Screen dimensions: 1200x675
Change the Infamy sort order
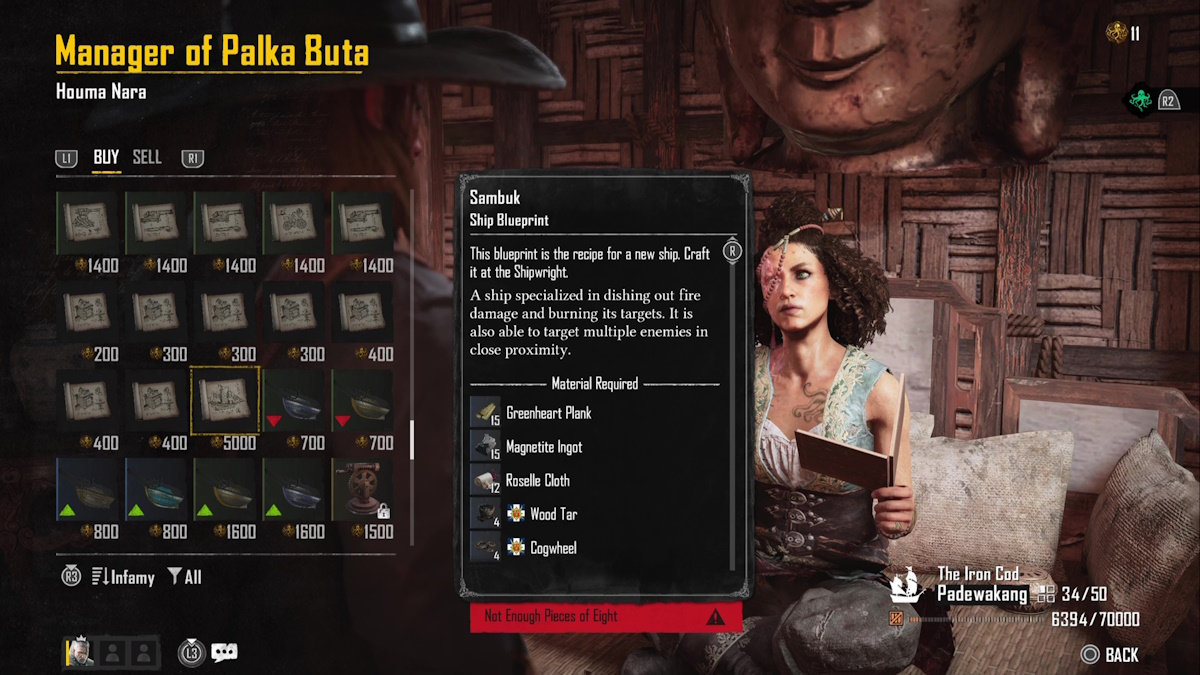pos(122,577)
